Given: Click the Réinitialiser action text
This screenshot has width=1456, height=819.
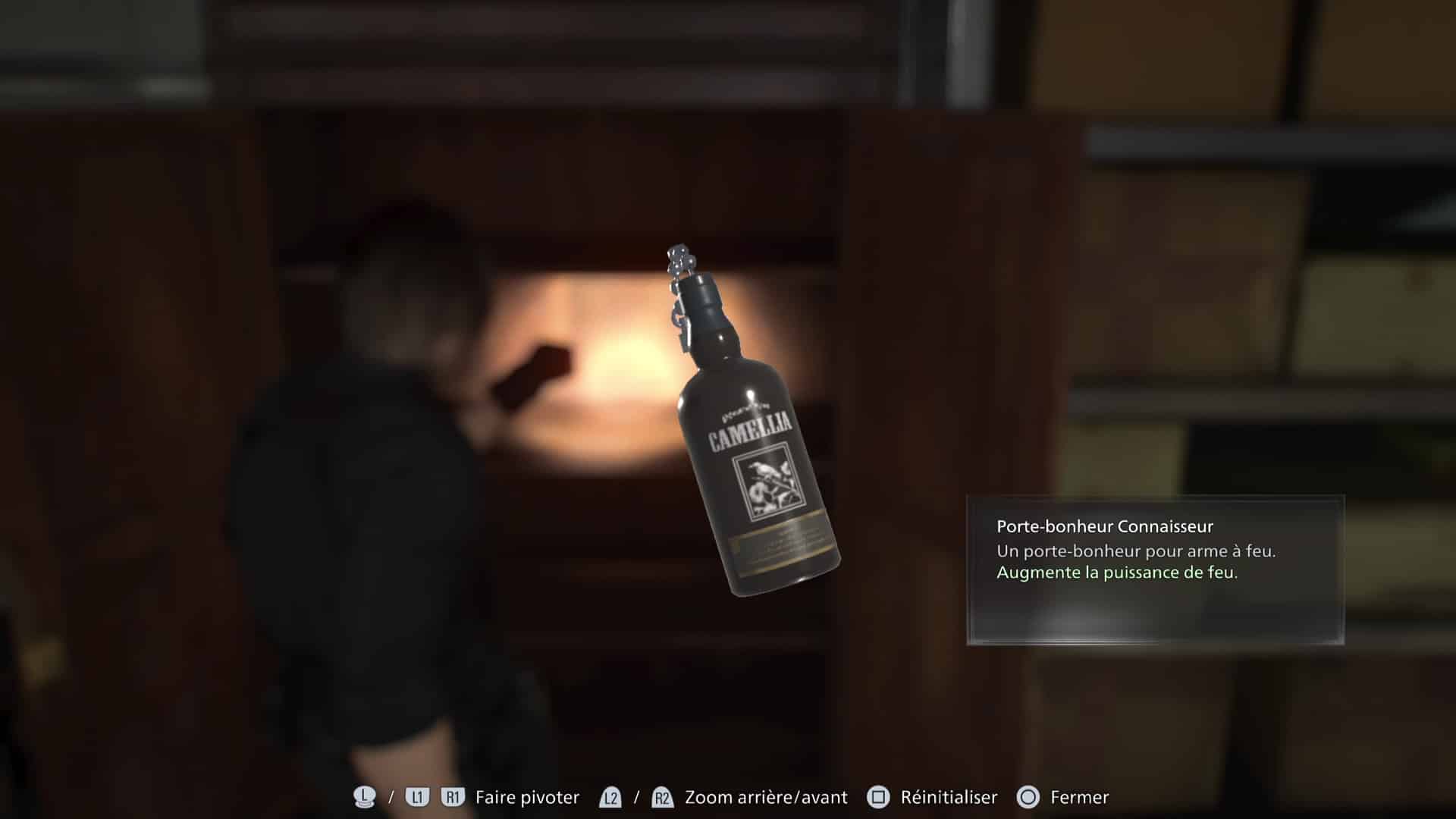Looking at the screenshot, I should click(948, 797).
